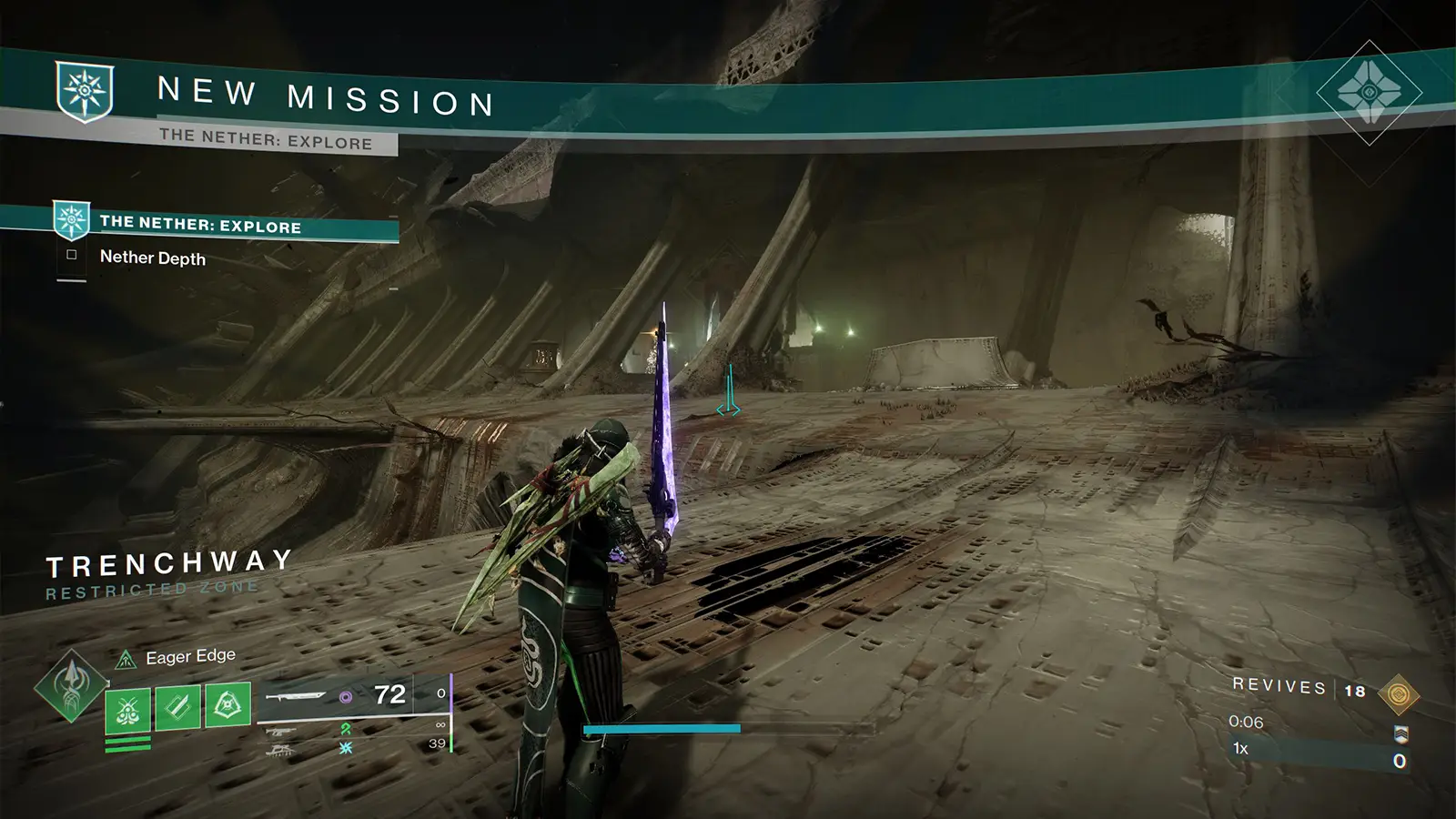
Task: Click the Nether Depth objective text
Action: pyautogui.click(x=152, y=258)
